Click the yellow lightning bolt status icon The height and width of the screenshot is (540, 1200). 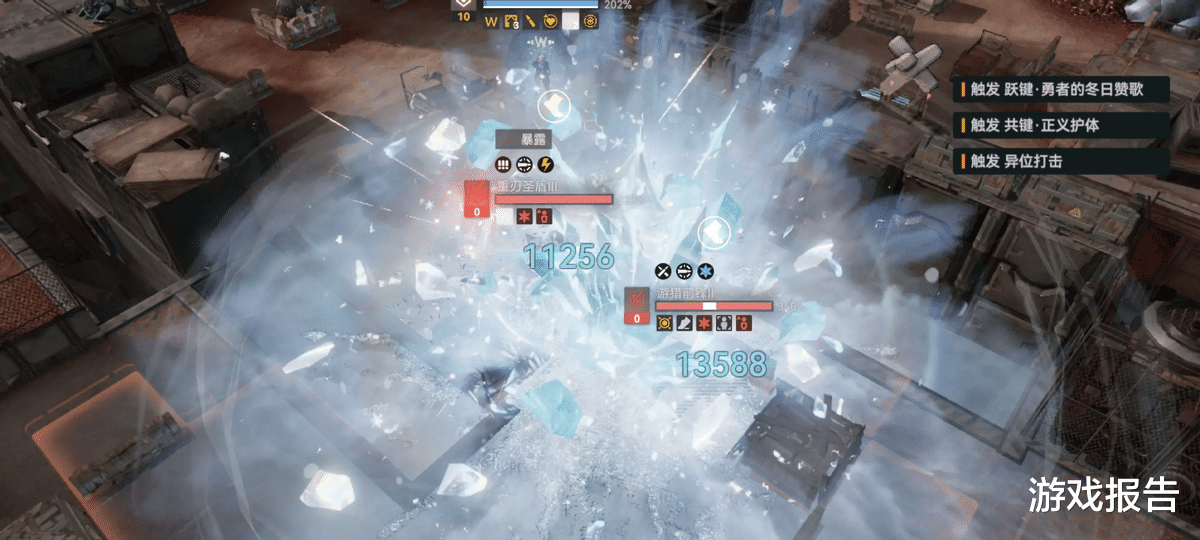click(545, 165)
